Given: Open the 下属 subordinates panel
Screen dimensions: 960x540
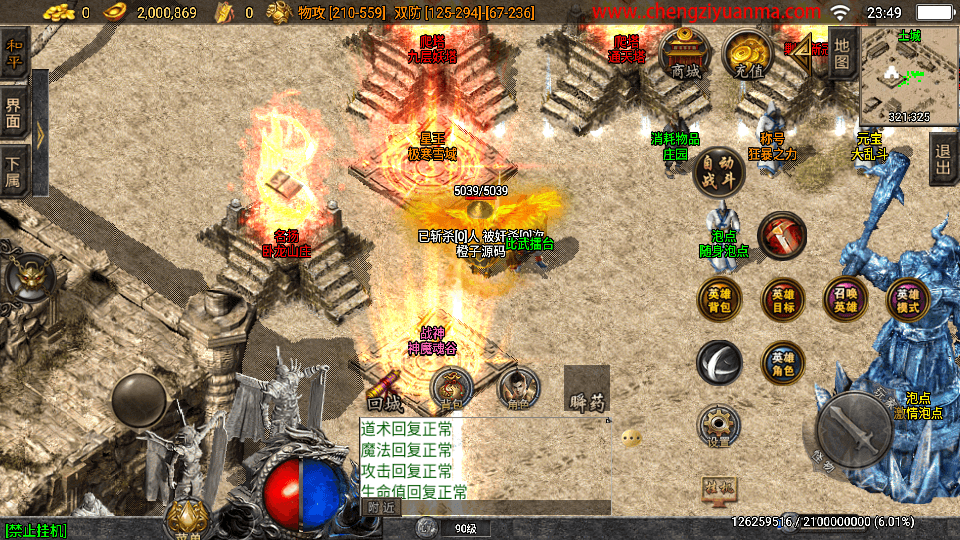Looking at the screenshot, I should tap(14, 170).
